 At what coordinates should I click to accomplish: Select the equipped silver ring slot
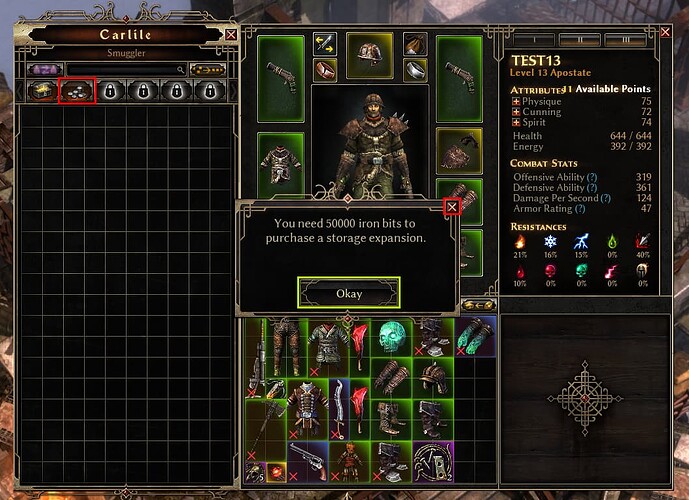point(415,70)
